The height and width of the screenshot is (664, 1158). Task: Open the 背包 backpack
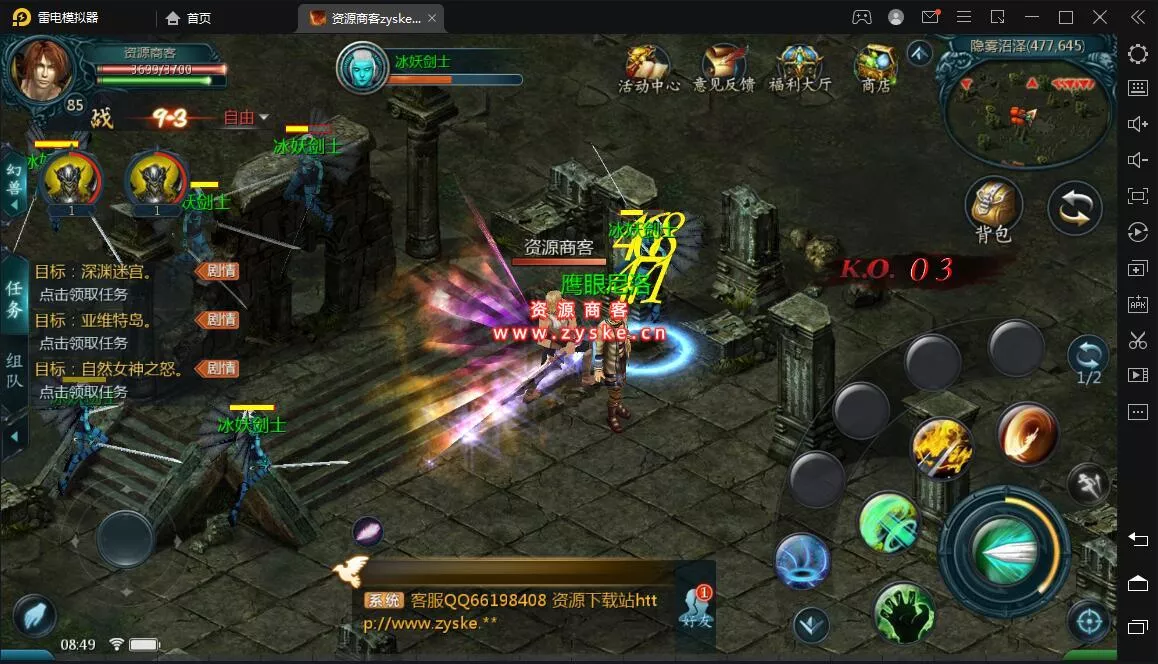[993, 208]
